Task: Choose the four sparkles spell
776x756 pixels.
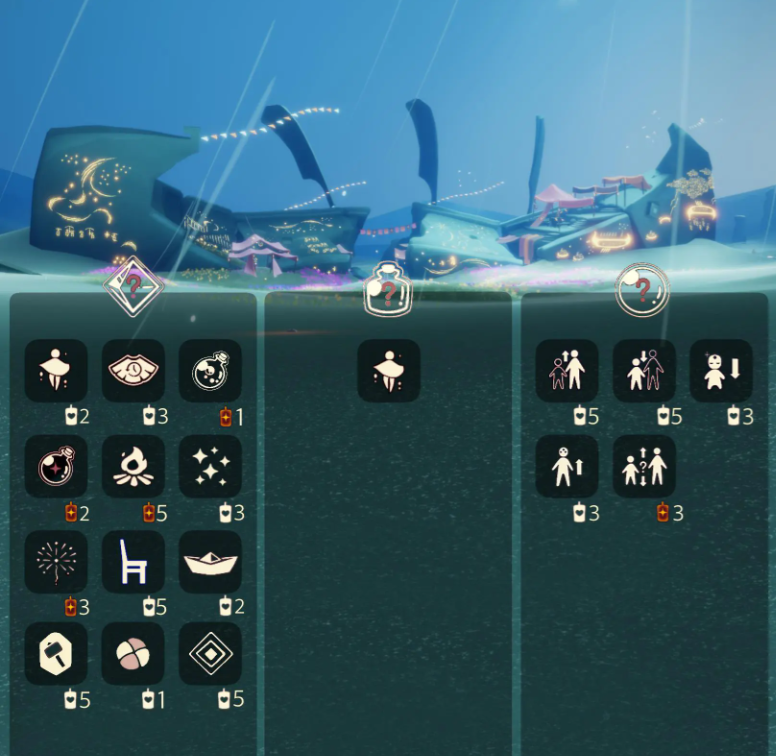Action: pyautogui.click(x=210, y=466)
